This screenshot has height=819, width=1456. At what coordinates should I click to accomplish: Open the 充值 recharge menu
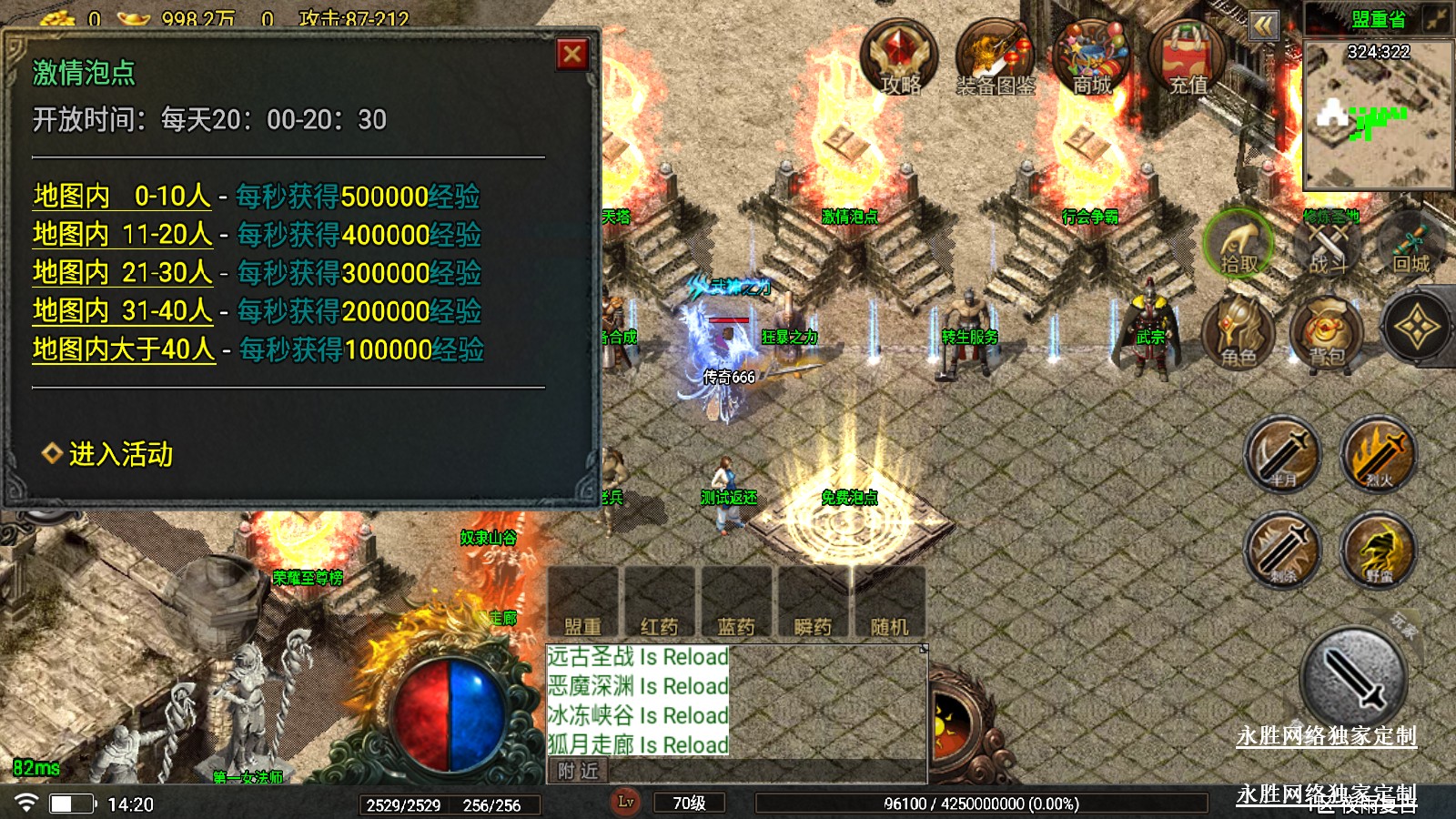coord(1188,58)
